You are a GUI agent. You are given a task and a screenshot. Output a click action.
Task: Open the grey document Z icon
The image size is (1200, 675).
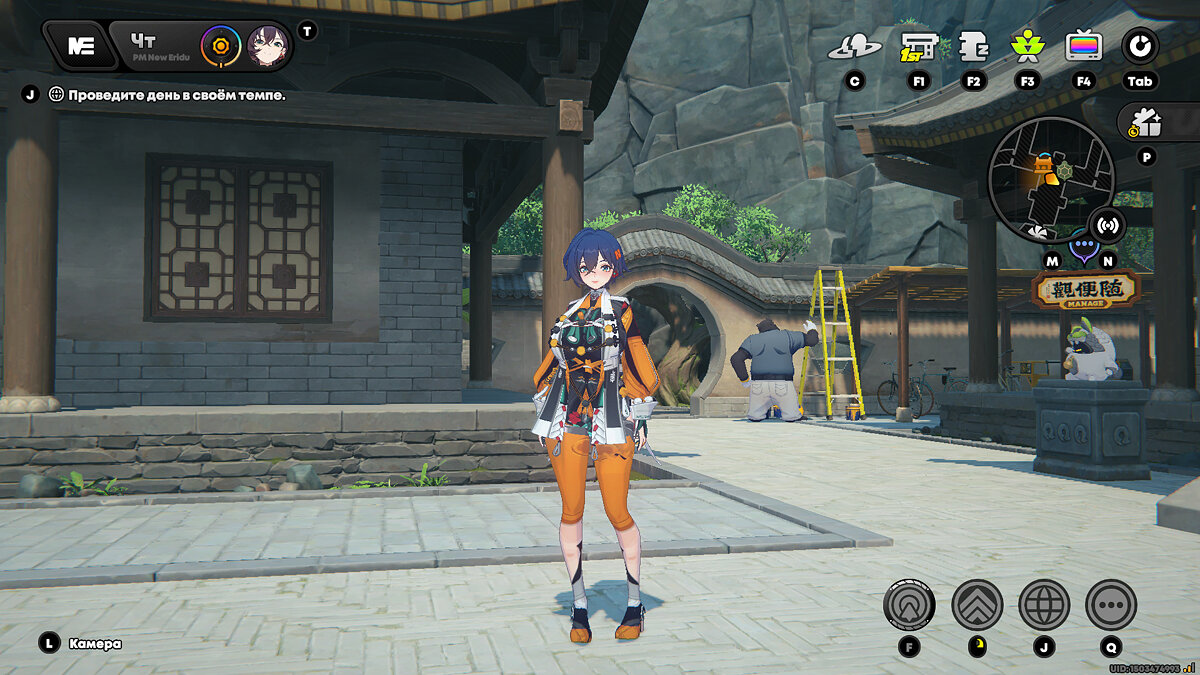point(973,46)
